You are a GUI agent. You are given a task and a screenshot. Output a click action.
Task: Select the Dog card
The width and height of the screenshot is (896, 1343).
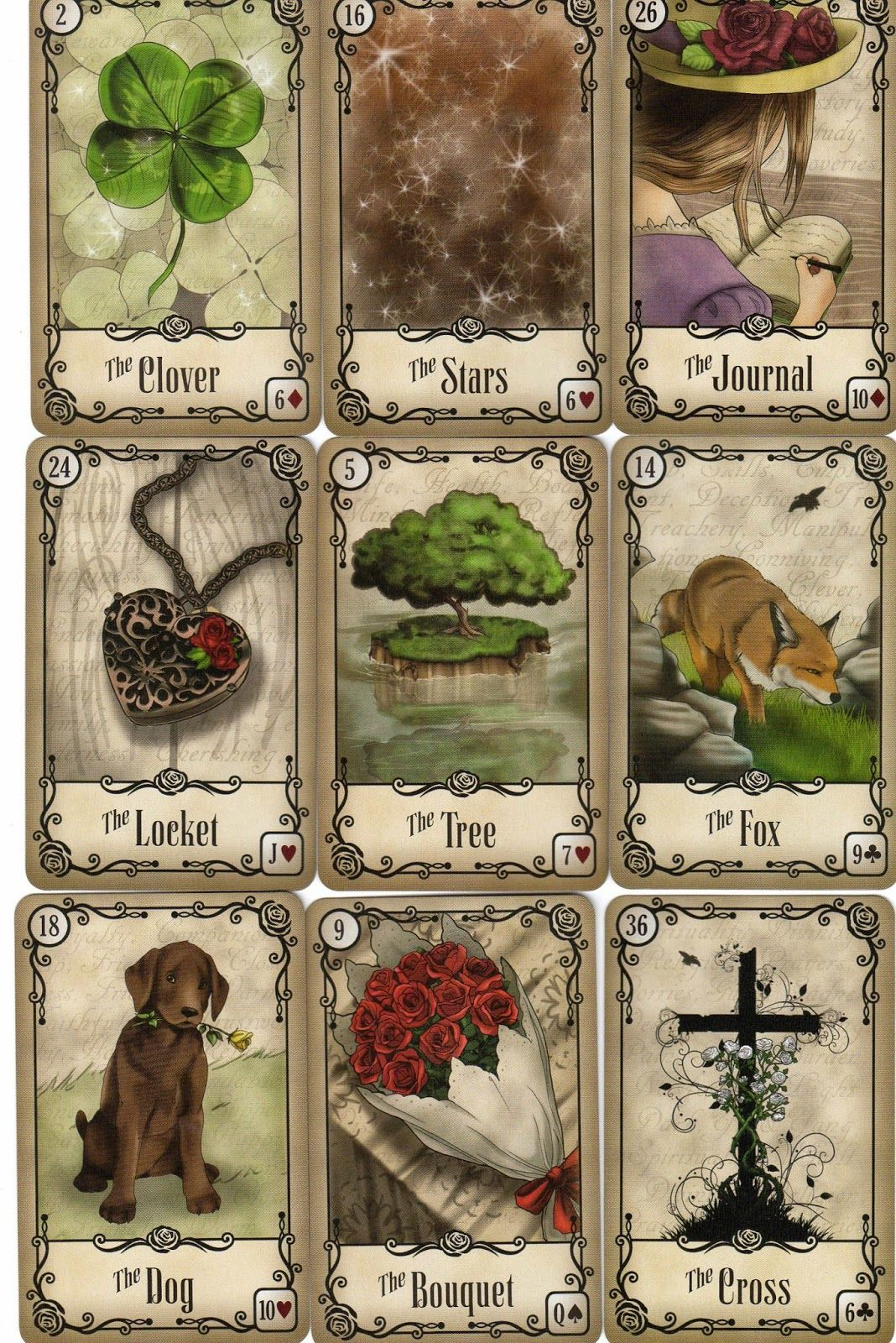[x=164, y=1116]
